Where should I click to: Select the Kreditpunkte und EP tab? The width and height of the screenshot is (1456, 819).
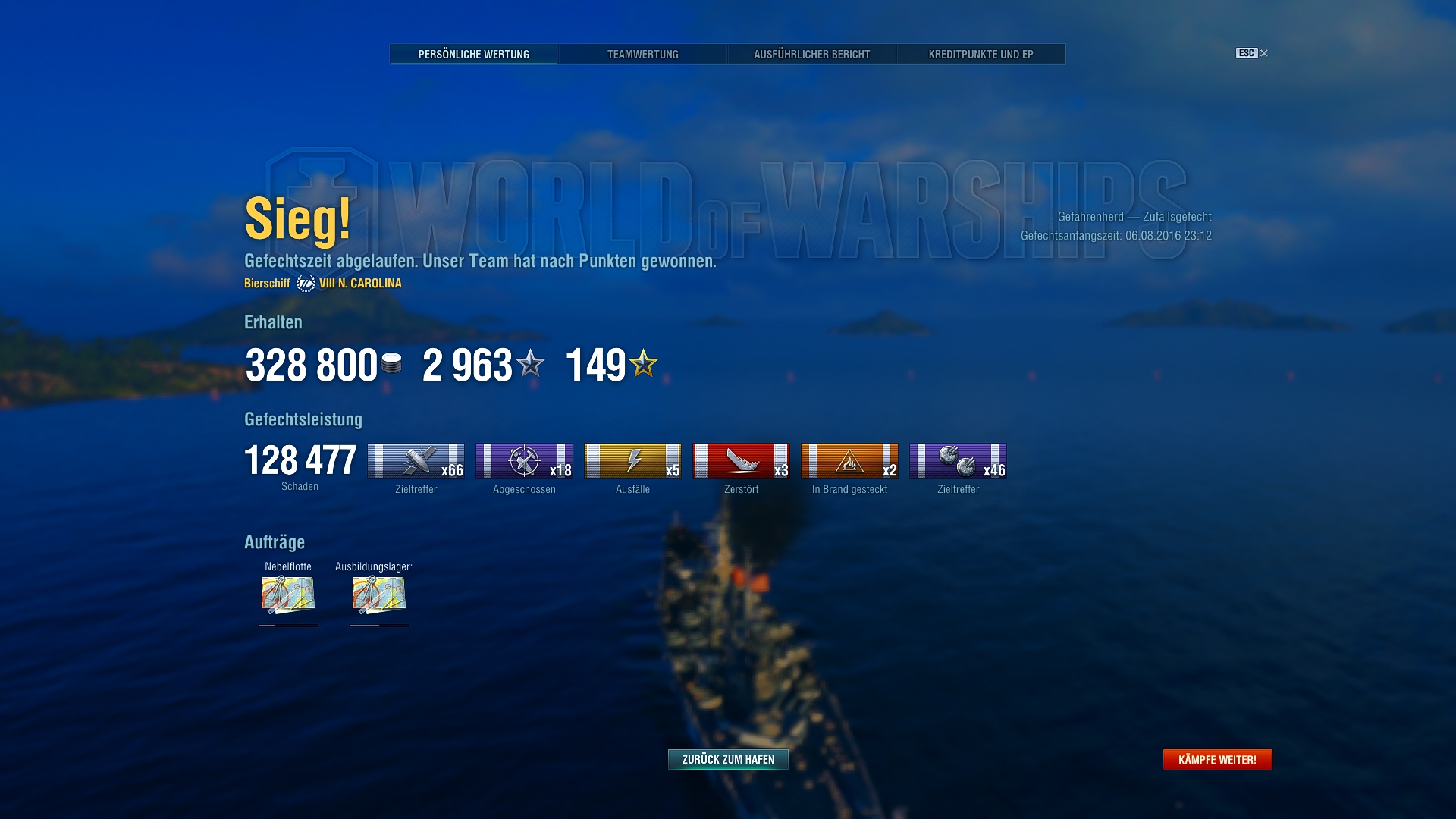[x=981, y=55]
